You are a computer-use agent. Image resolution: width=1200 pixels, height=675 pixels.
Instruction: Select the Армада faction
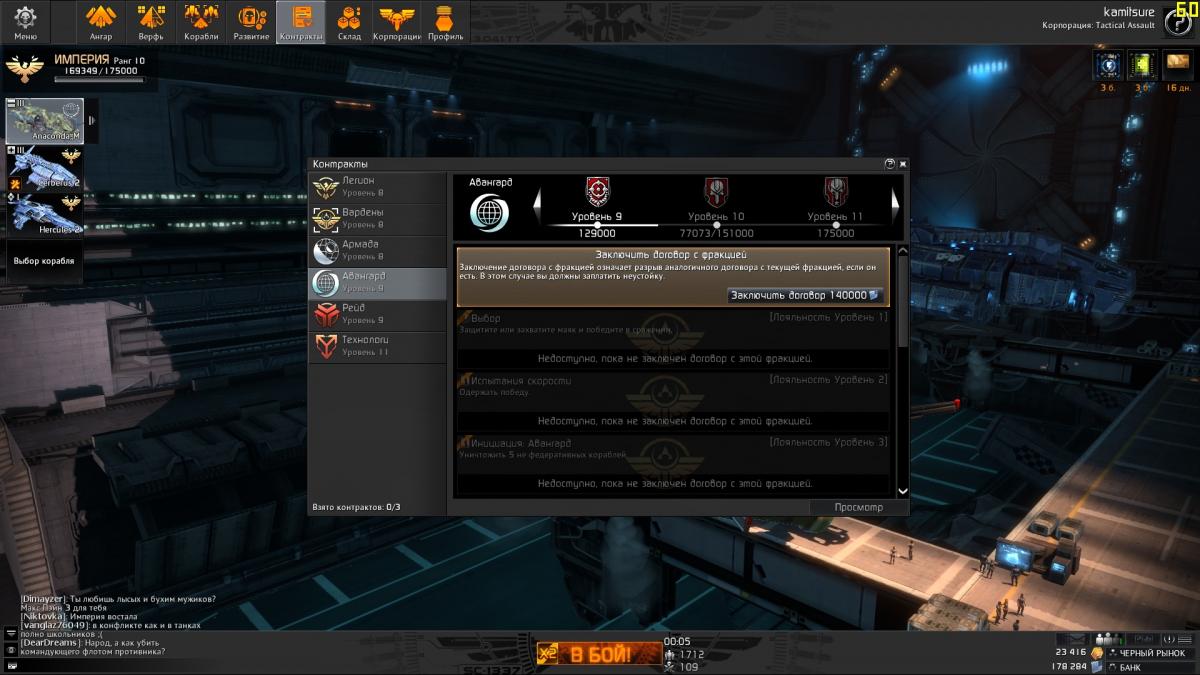[377, 251]
